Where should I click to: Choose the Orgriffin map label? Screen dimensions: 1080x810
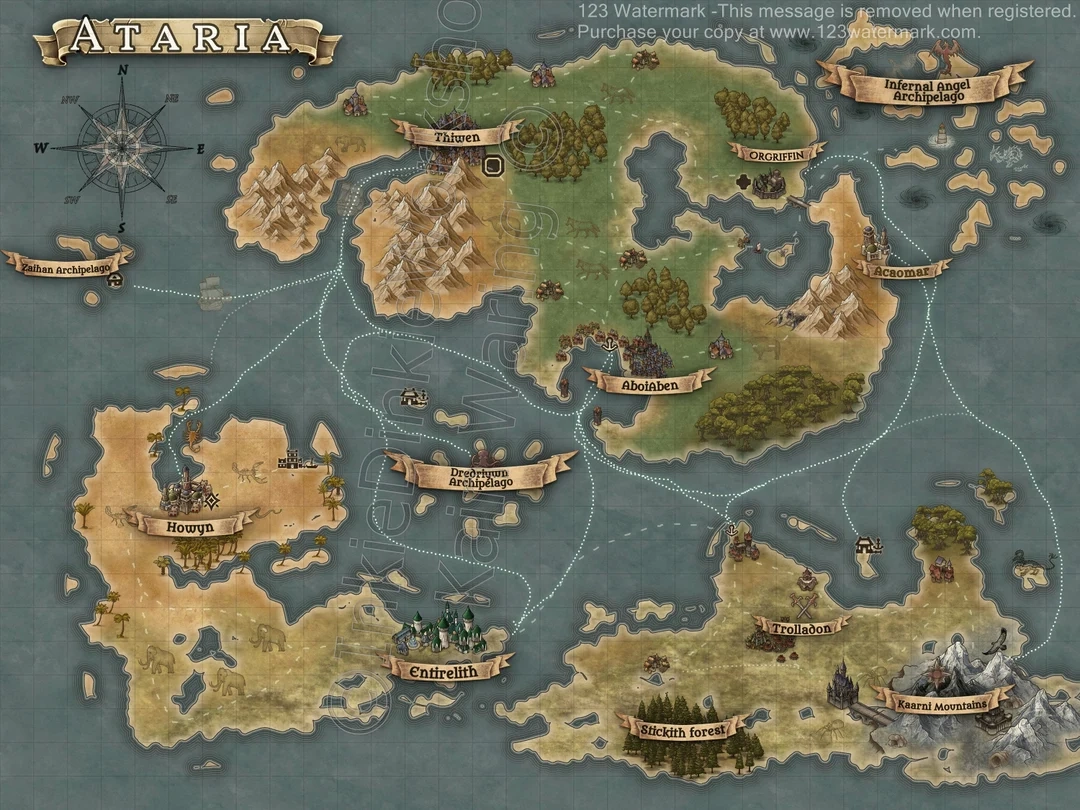(x=777, y=153)
